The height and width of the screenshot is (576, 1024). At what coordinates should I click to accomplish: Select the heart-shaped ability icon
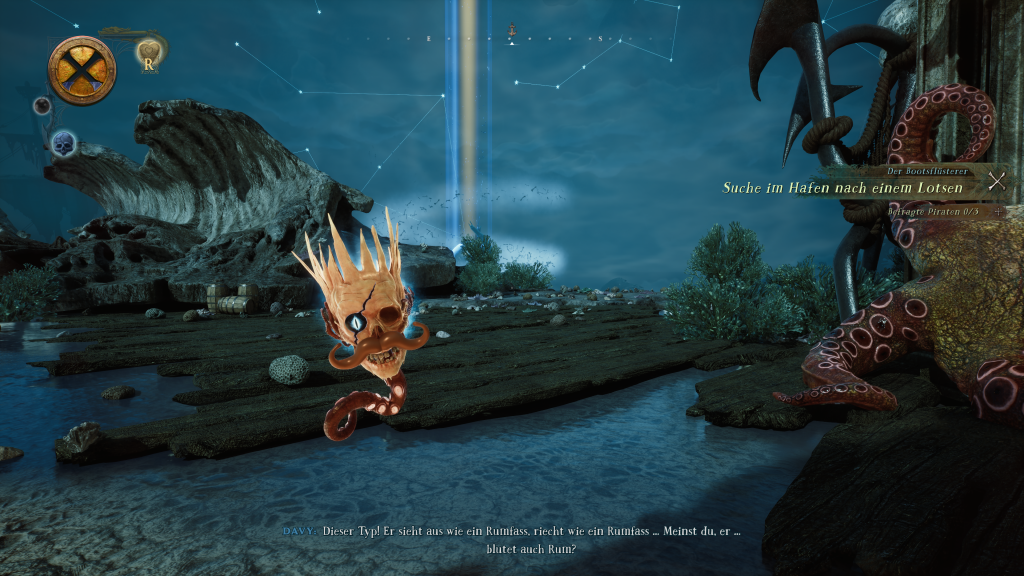click(149, 52)
